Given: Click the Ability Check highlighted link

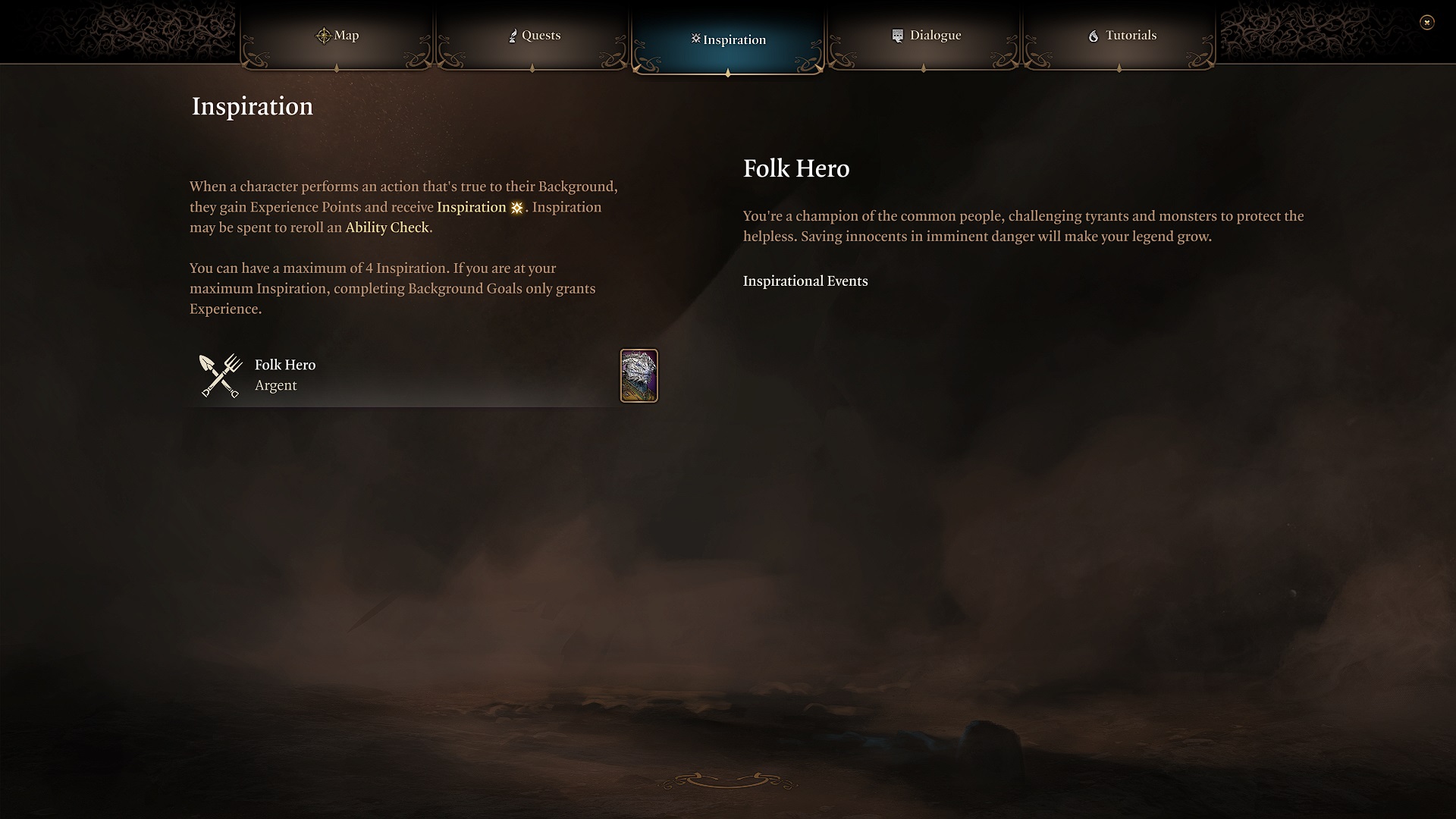Looking at the screenshot, I should (388, 227).
